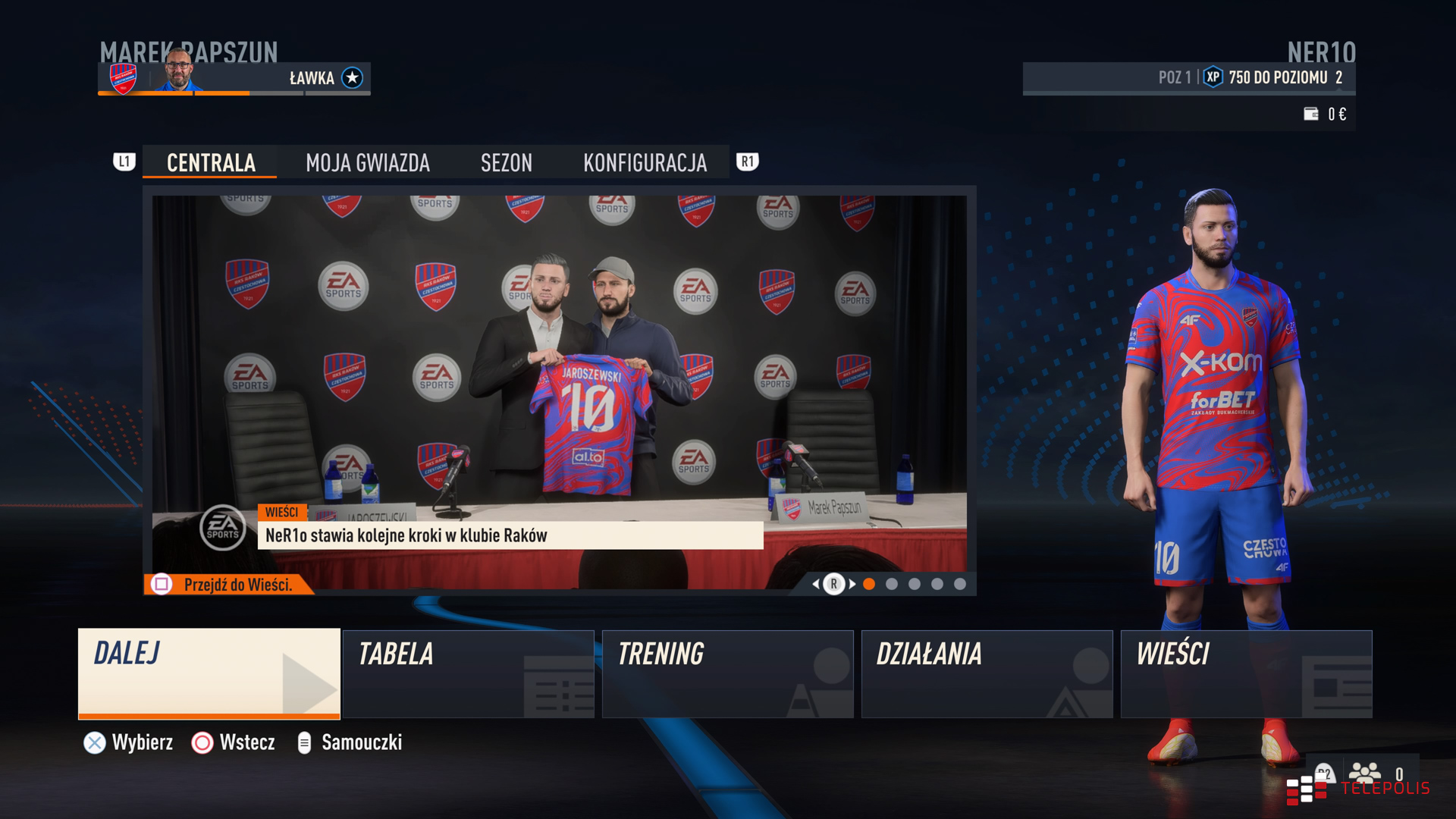The width and height of the screenshot is (1456, 819).
Task: Click the wallet icon showing 0 €
Action: coord(1312,114)
